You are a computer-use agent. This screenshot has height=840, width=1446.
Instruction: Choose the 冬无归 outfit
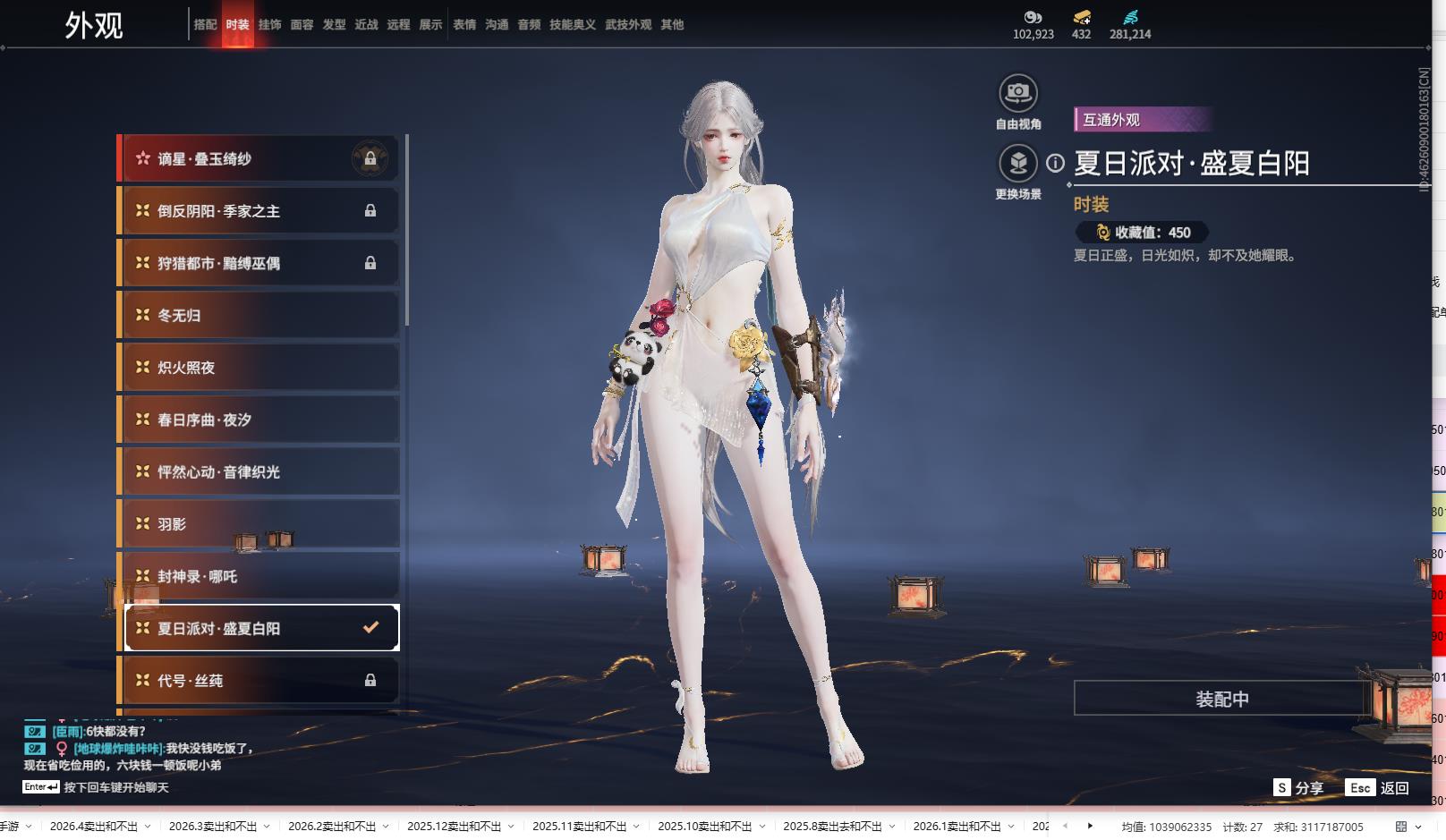click(259, 315)
